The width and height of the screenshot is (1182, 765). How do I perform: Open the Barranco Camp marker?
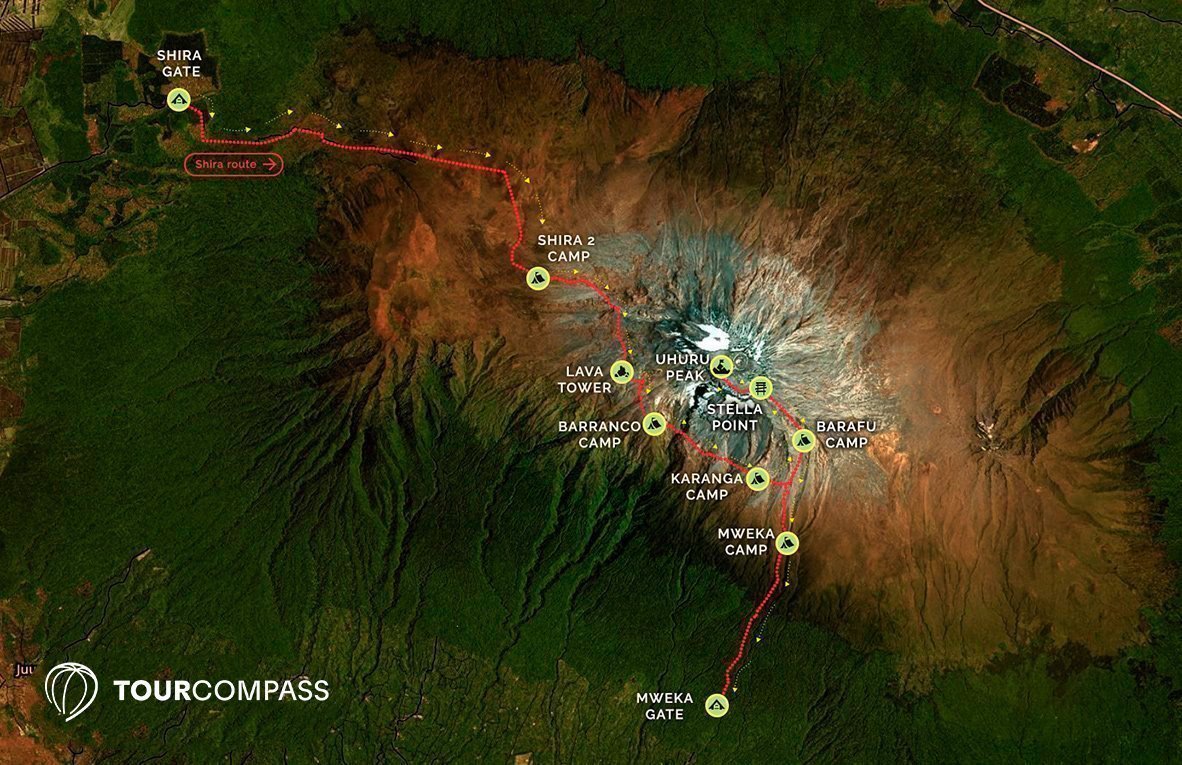tap(654, 424)
